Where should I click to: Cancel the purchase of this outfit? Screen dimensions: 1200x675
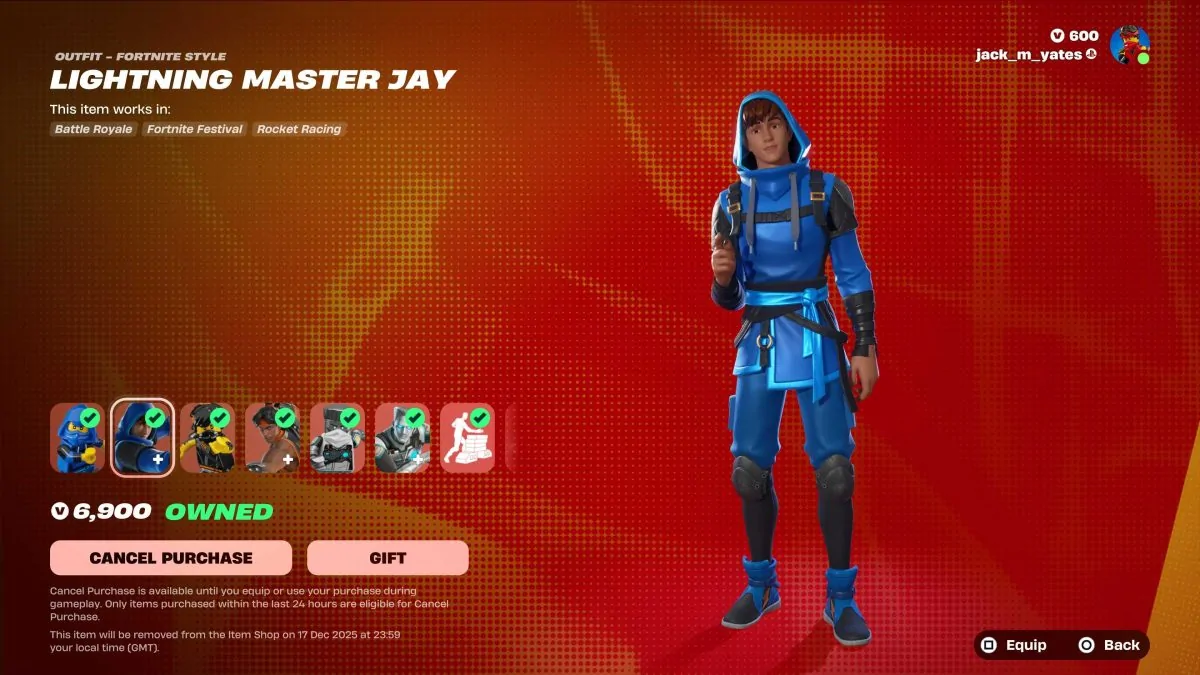[x=171, y=558]
